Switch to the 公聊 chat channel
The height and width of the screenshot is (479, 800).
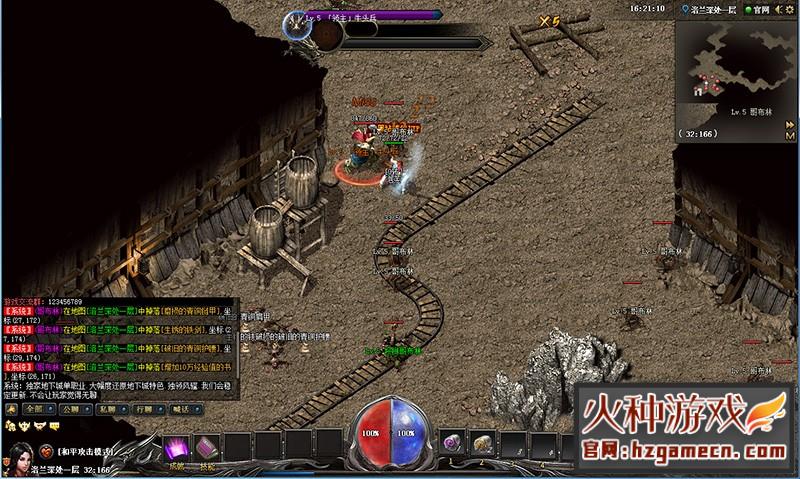click(x=71, y=409)
